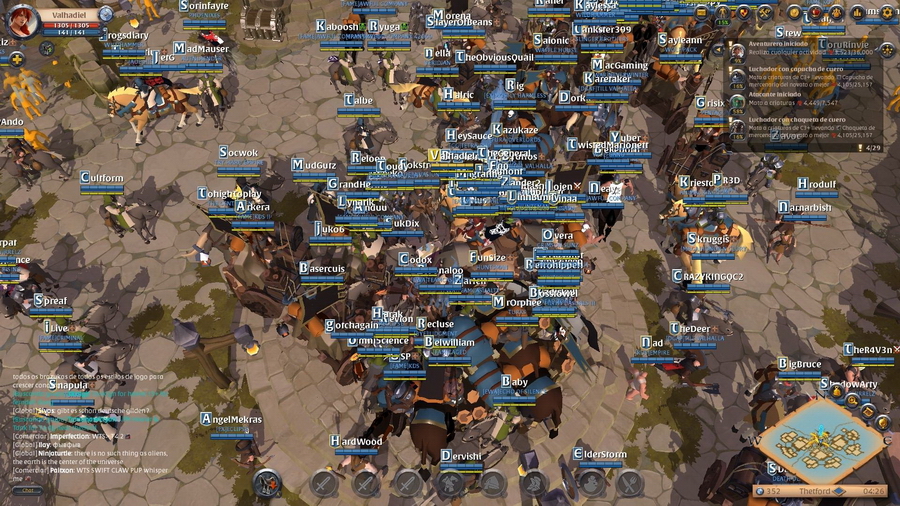Click the round shield icon beside Valhadiel's name
The height and width of the screenshot is (506, 900).
[x=105, y=14]
